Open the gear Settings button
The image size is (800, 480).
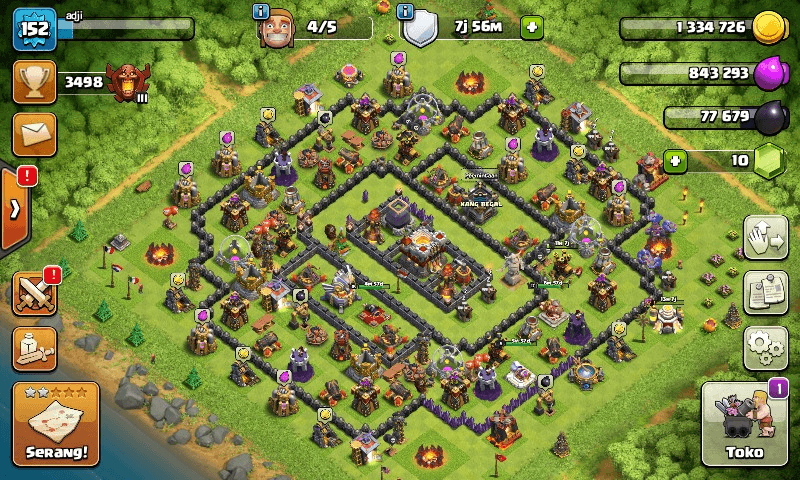(766, 347)
